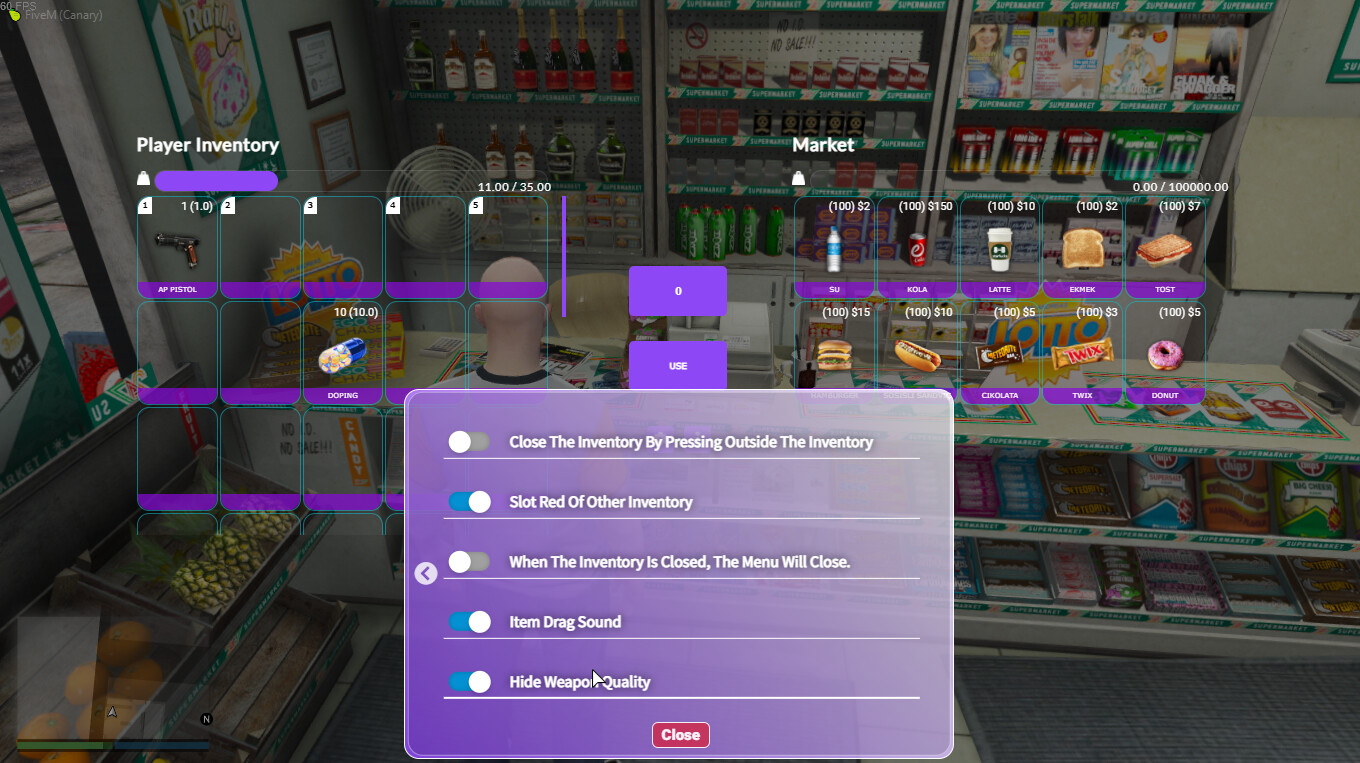Select the CIKOLATA chocolate item

tap(999, 350)
